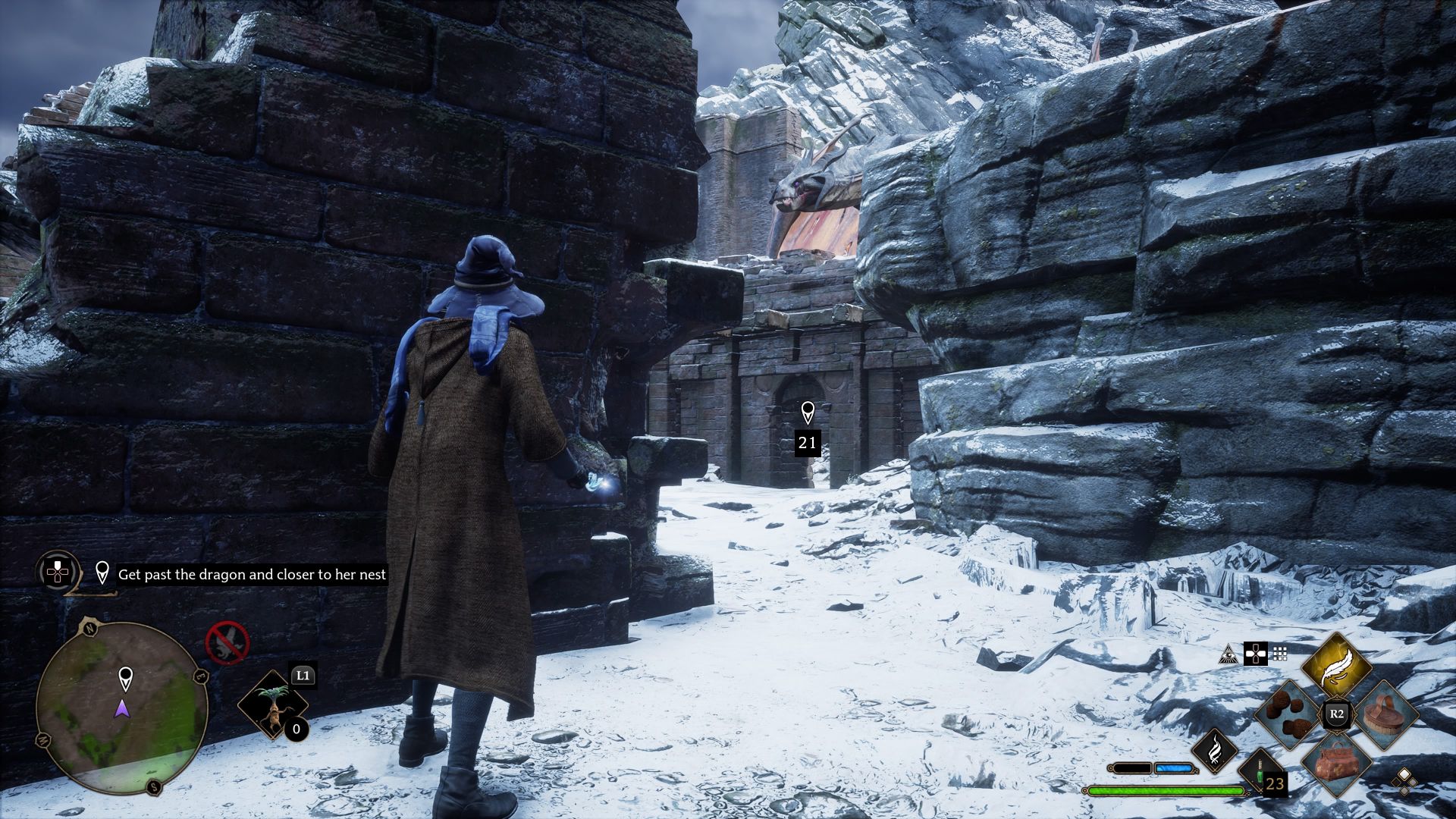Click the dotted grid spell-set icon

point(1279,654)
